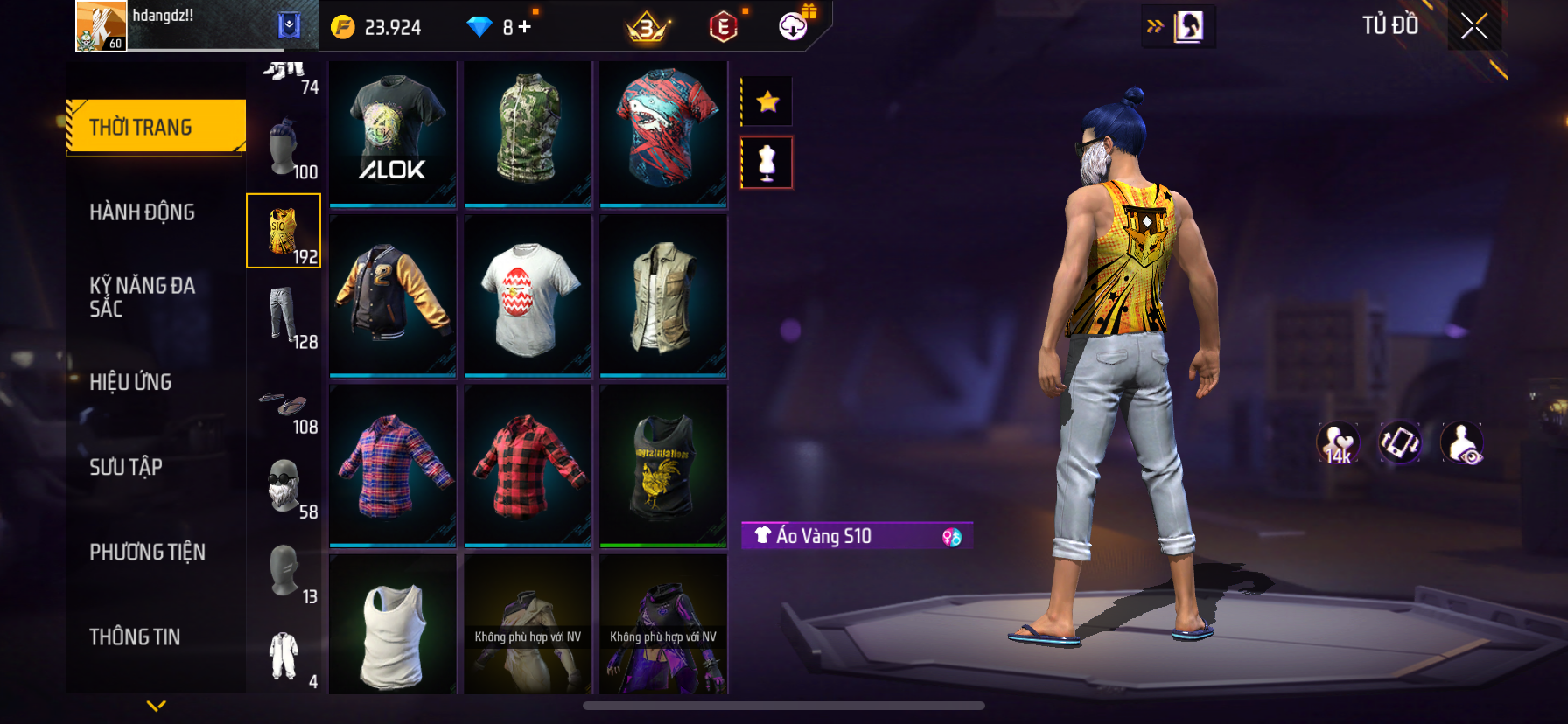Choose the green camo vest
1568x724 pixels.
pos(528,133)
